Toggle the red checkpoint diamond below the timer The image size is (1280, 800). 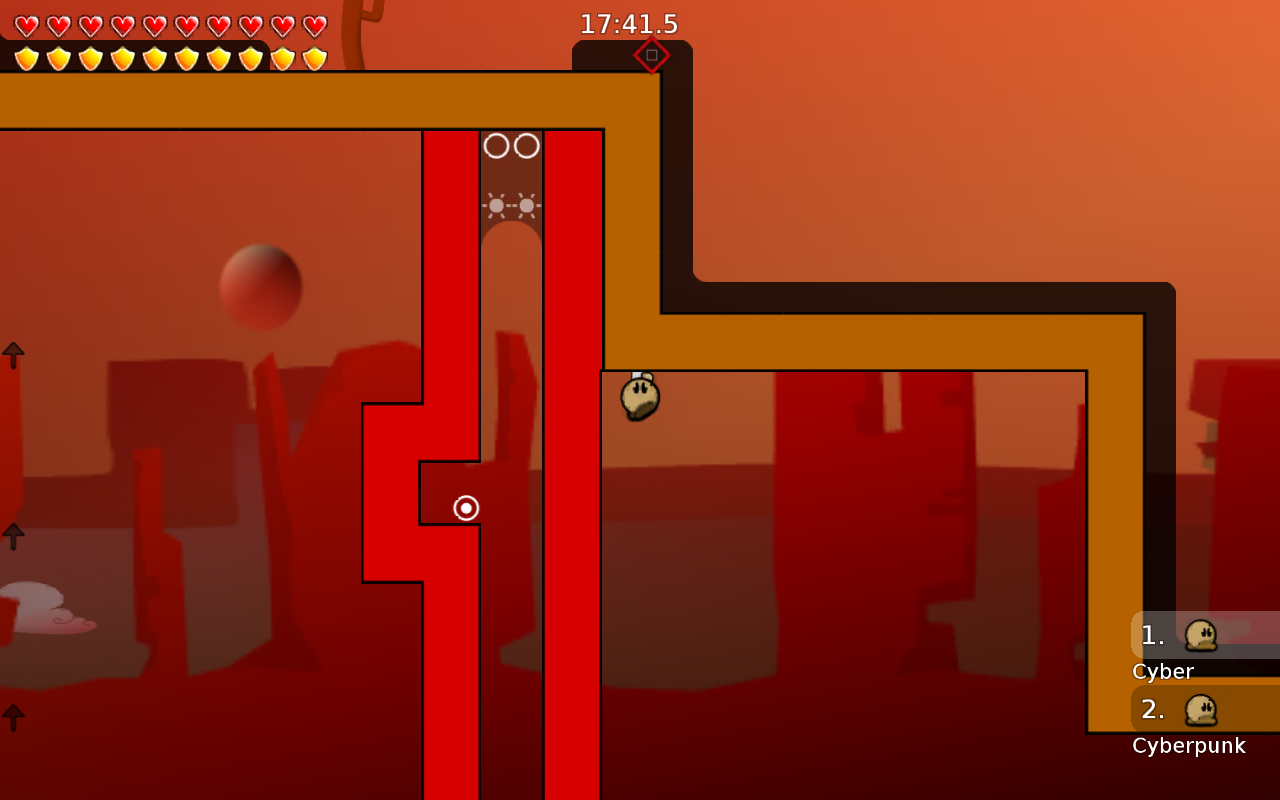[652, 56]
